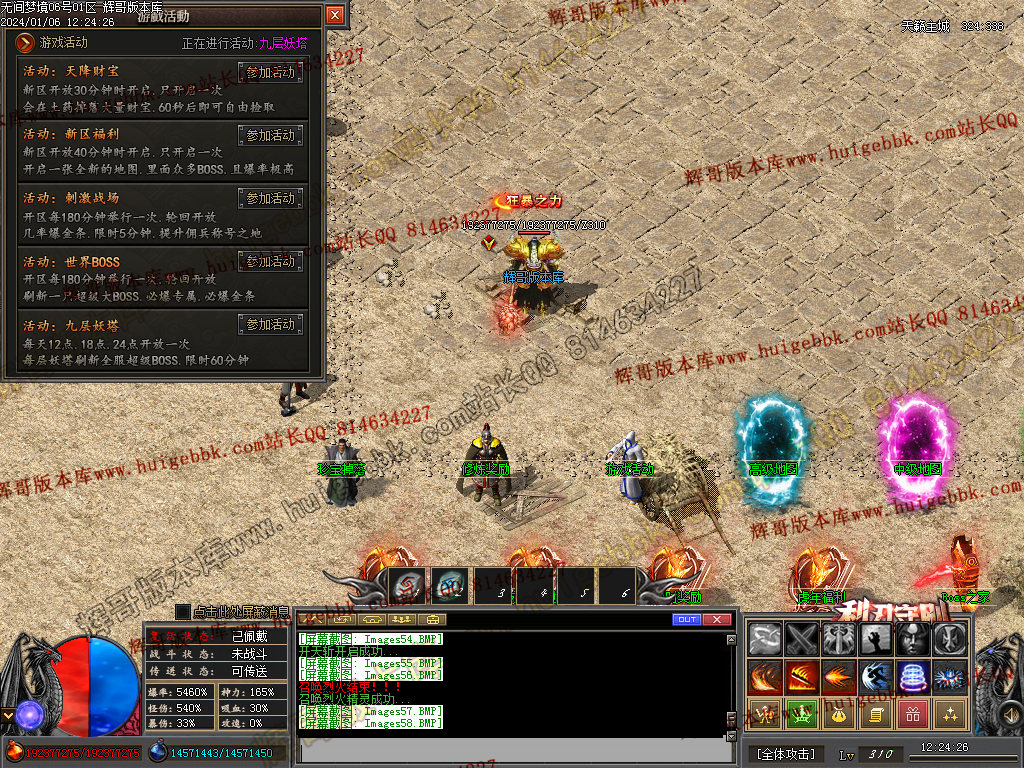Join the 九层妖塔 activity
The height and width of the screenshot is (768, 1024).
point(270,324)
